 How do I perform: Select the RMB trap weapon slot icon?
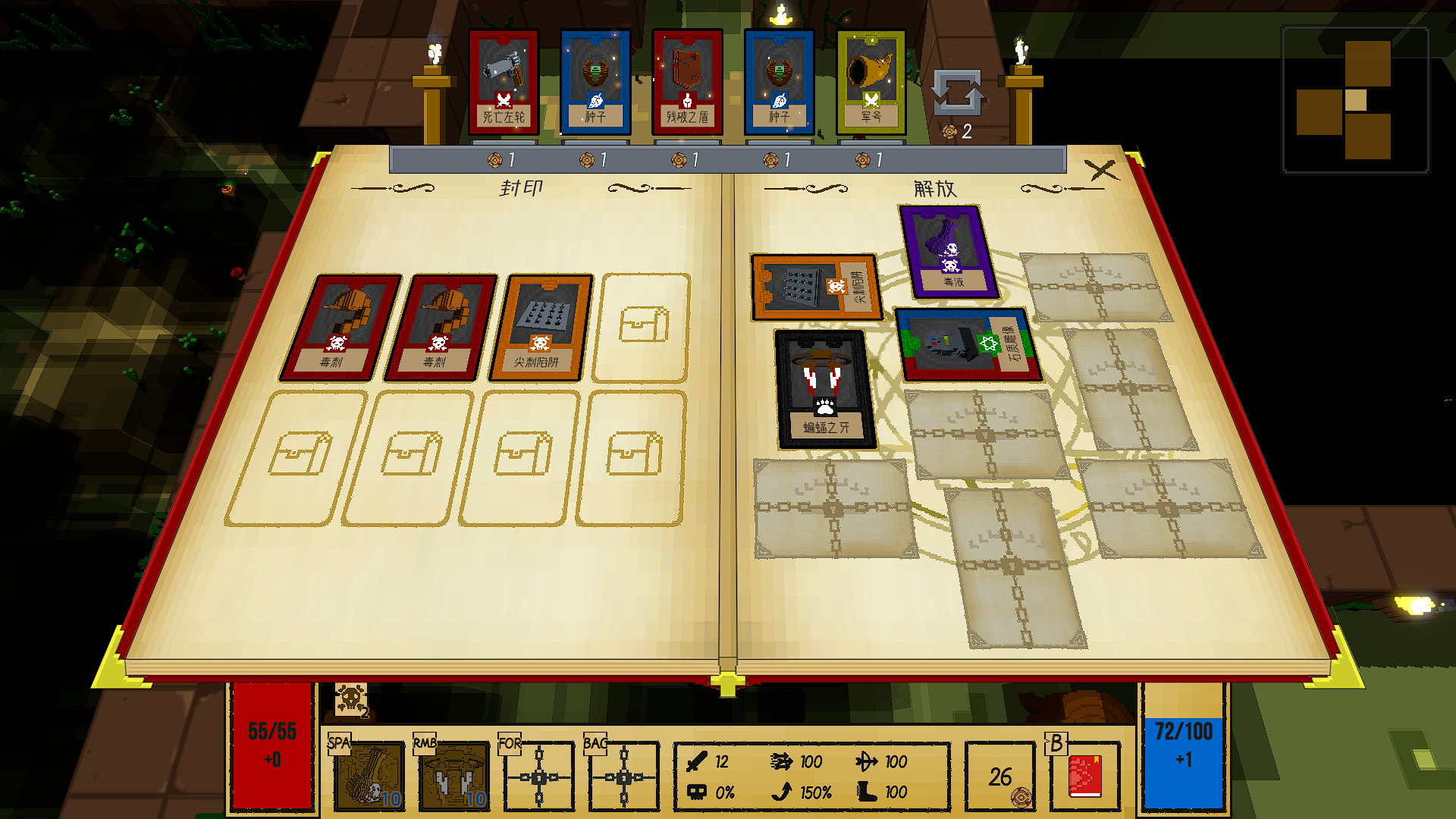click(x=457, y=776)
